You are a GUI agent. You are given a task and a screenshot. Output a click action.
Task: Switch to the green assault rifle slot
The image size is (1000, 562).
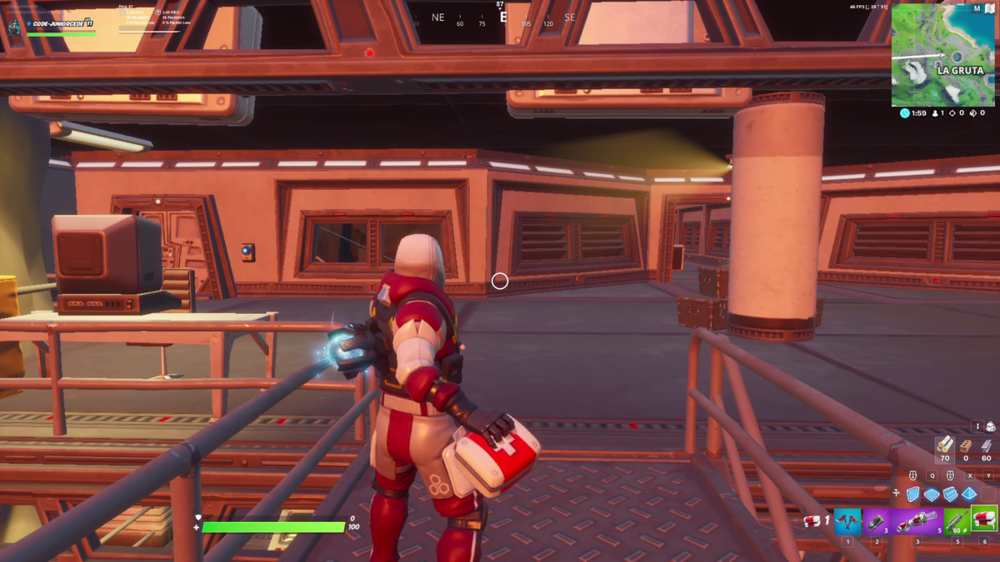click(x=957, y=521)
